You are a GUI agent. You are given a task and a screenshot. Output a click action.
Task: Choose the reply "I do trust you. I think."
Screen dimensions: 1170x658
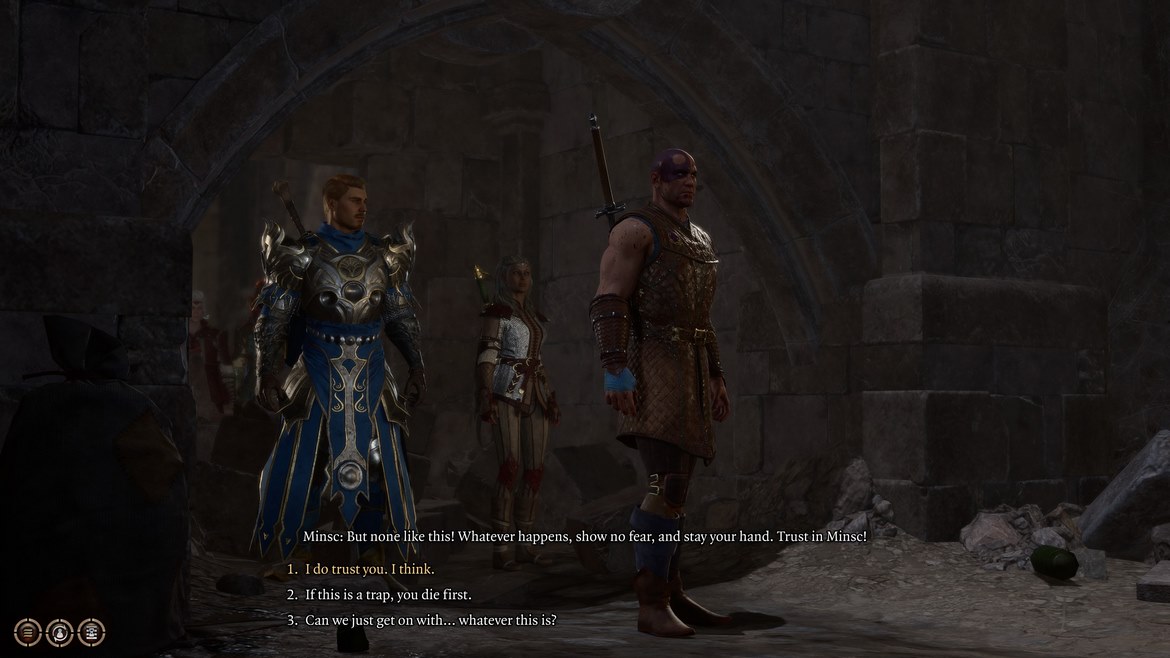[x=370, y=569]
